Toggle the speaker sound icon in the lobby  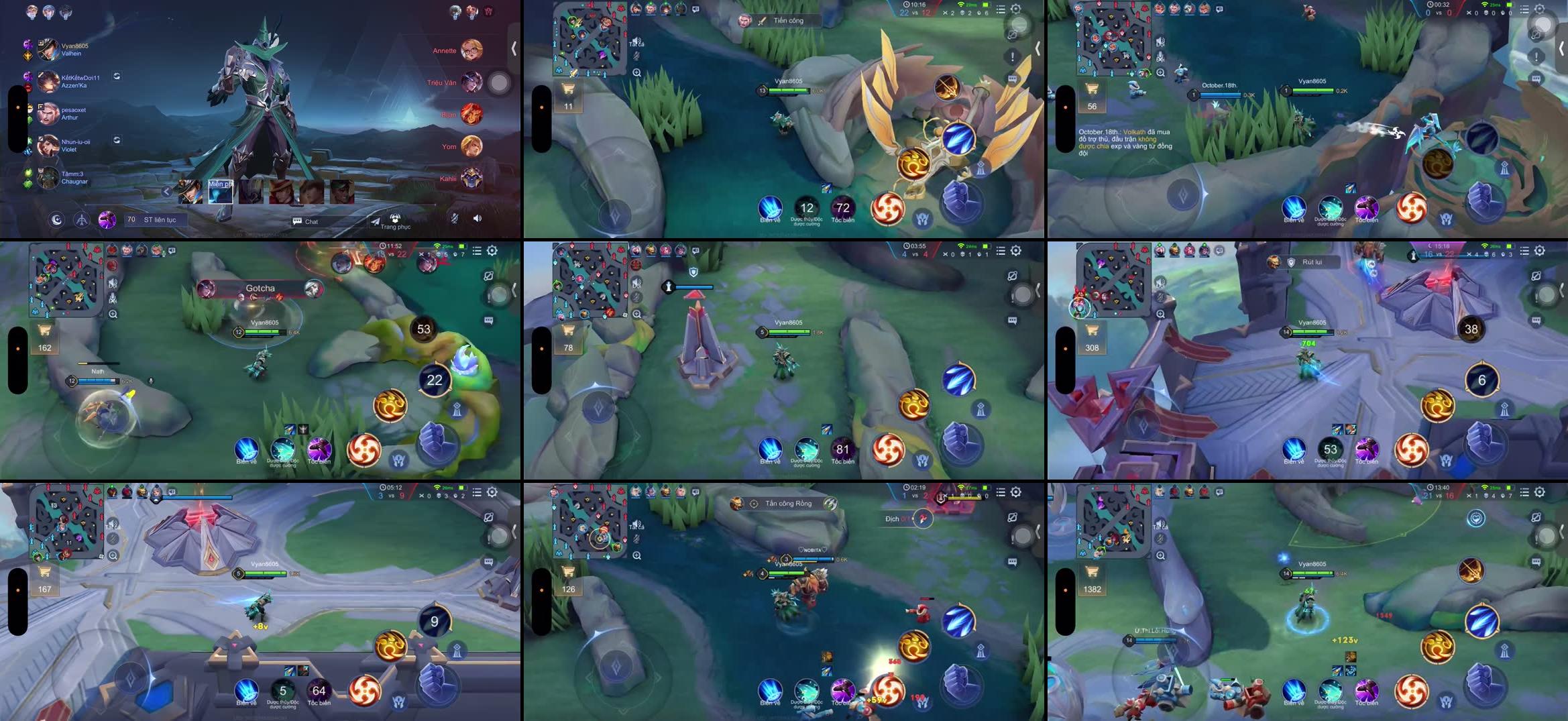(x=478, y=218)
